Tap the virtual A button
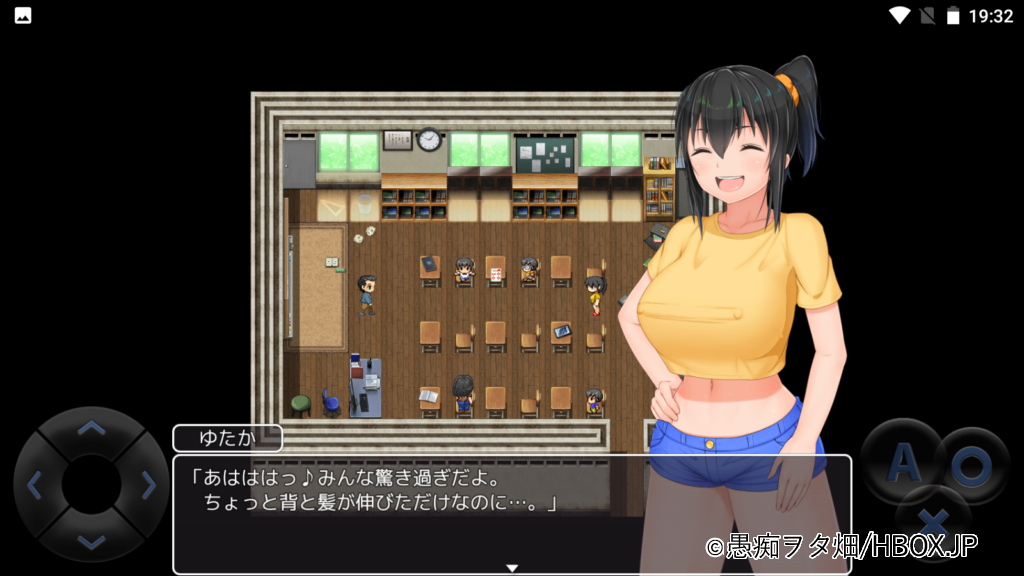The width and height of the screenshot is (1024, 576). coord(903,462)
